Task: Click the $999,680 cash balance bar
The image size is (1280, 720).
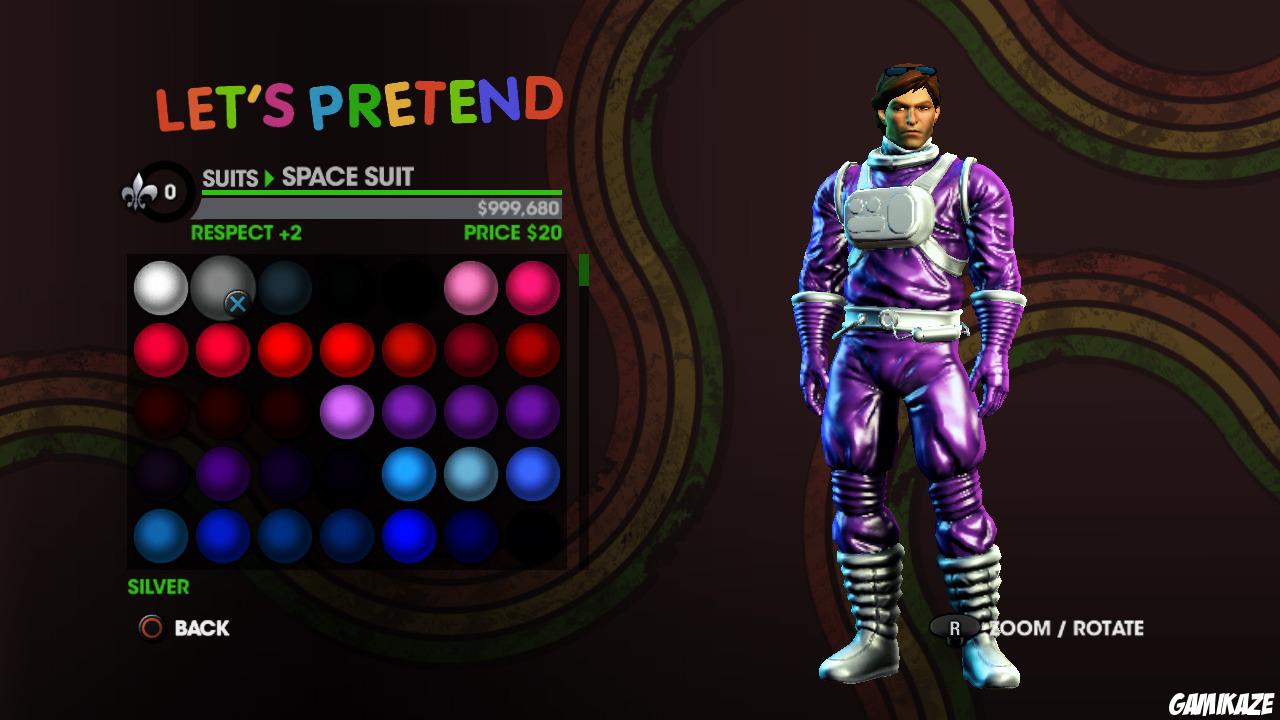Action: click(520, 210)
